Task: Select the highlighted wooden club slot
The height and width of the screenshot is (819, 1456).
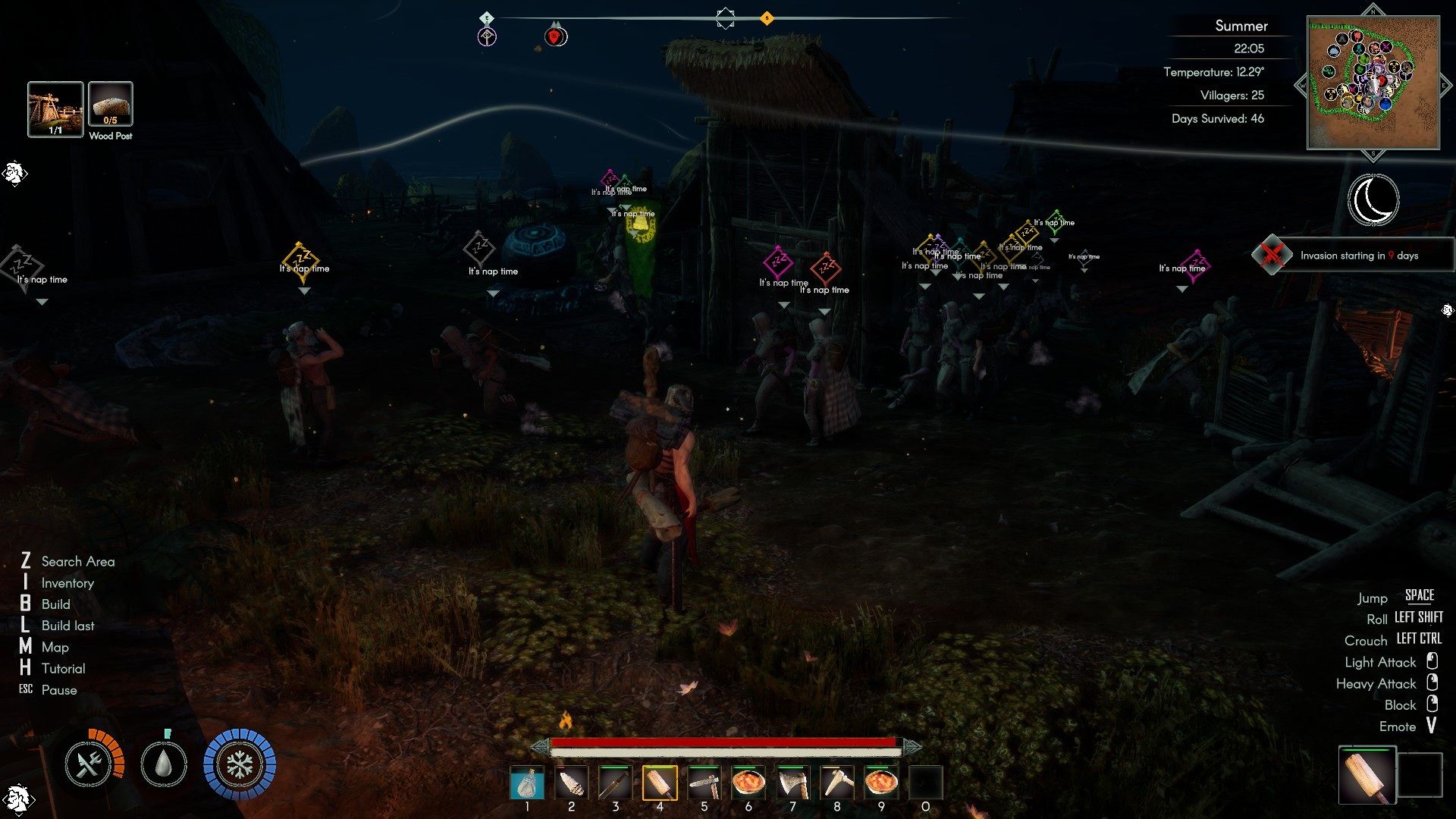Action: point(660,783)
